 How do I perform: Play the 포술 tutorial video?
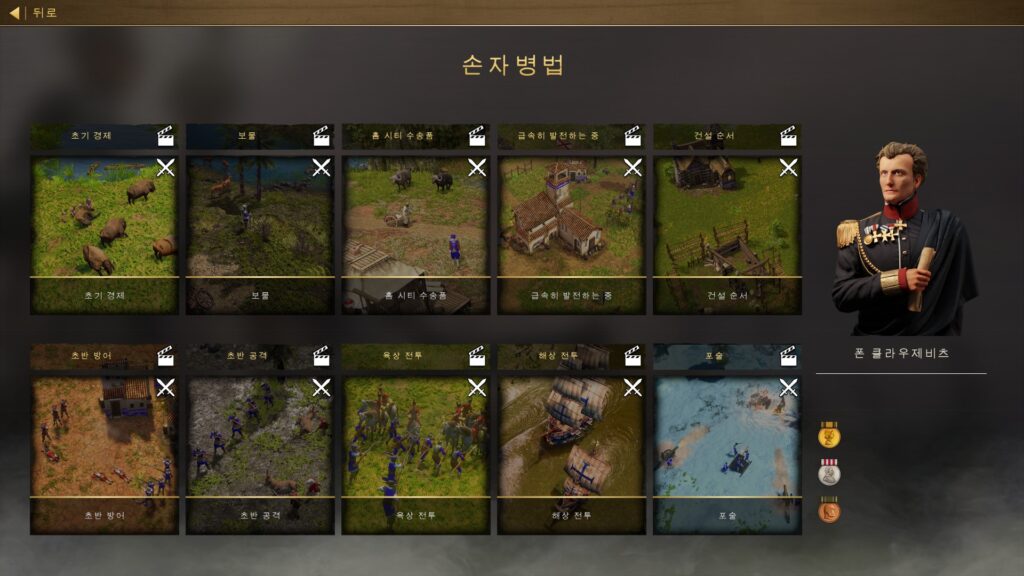coord(788,356)
